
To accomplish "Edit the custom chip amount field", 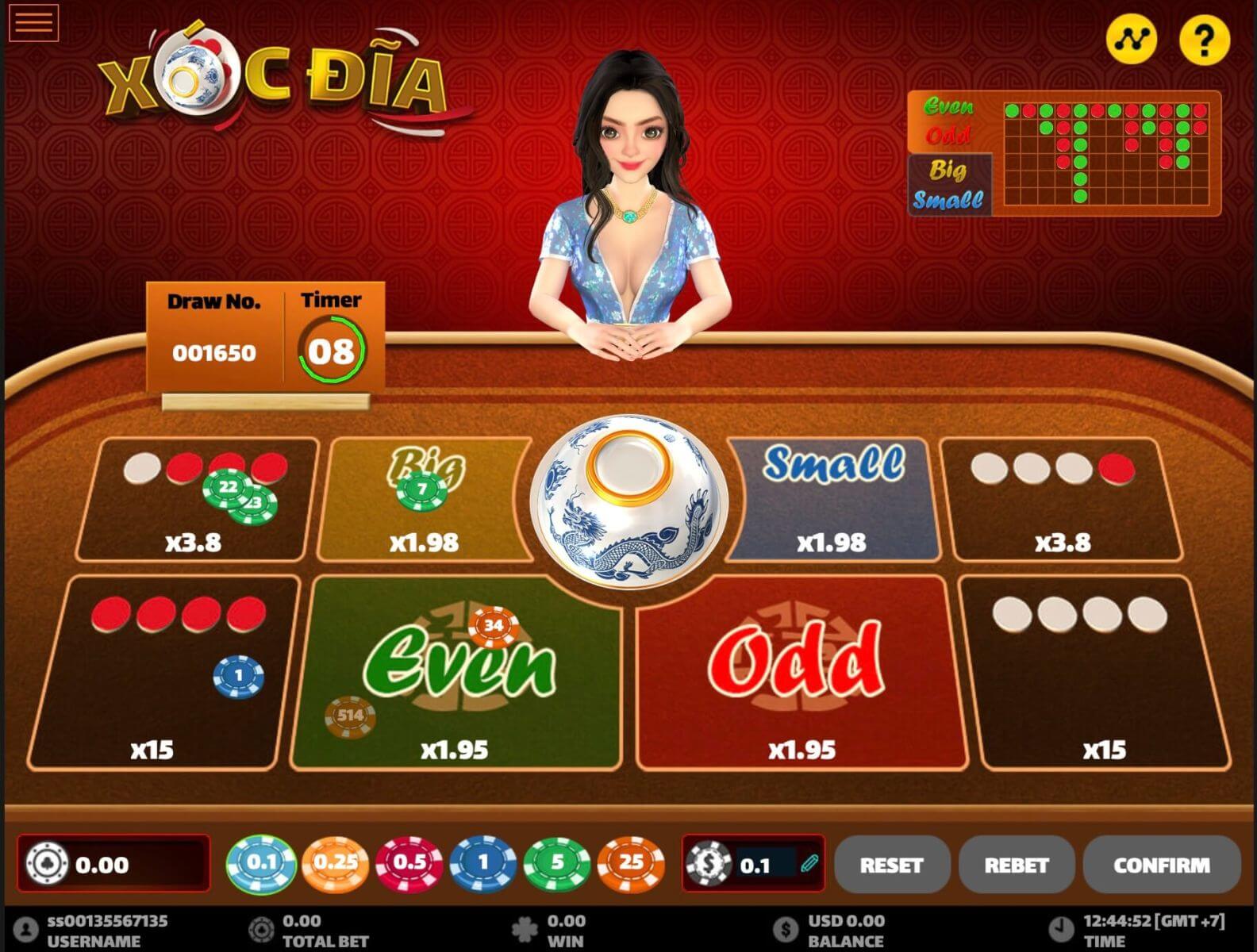I will click(x=766, y=864).
